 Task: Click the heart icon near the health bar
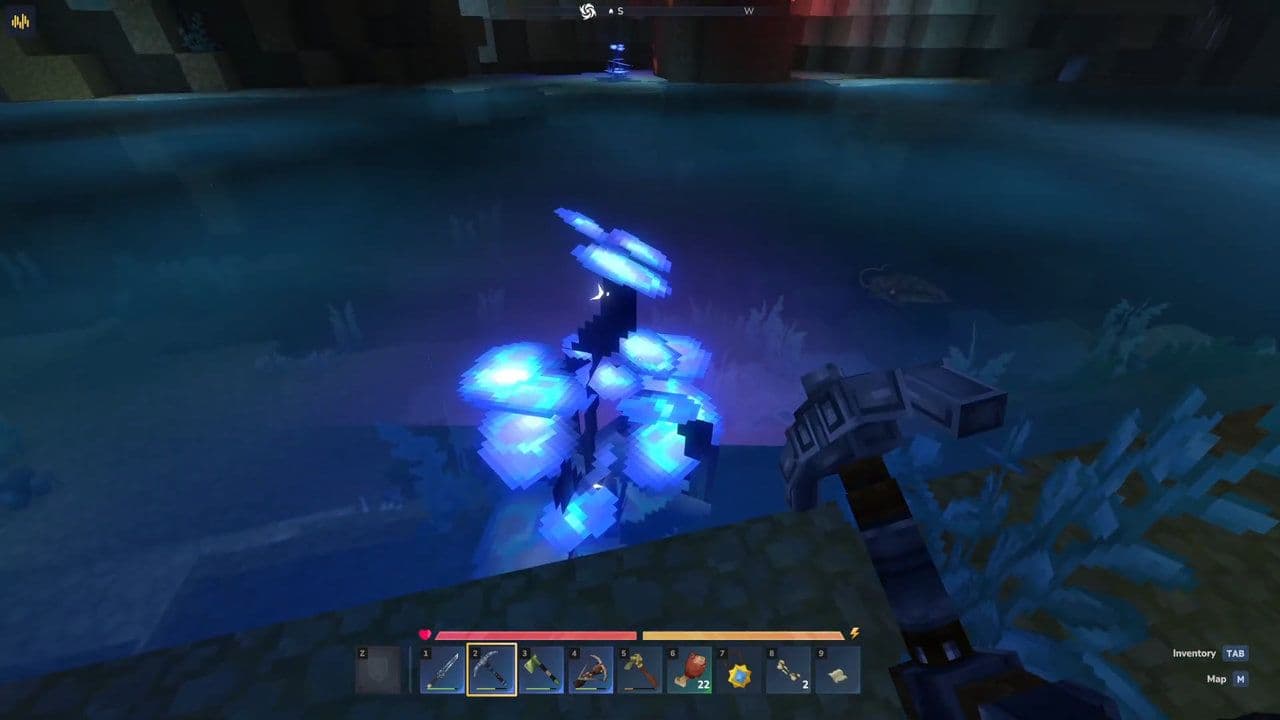424,631
